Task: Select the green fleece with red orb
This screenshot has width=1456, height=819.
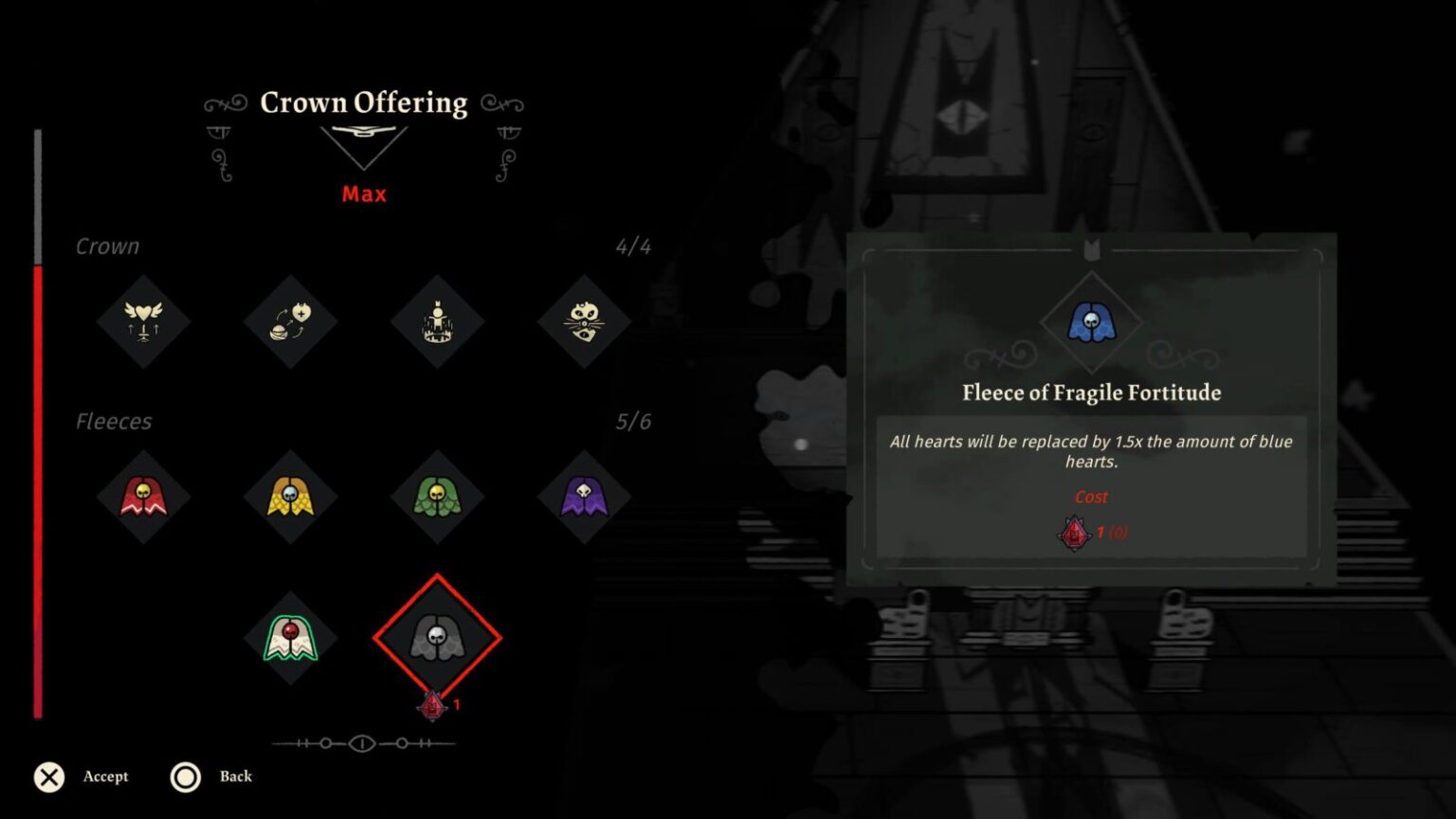Action: click(x=291, y=637)
